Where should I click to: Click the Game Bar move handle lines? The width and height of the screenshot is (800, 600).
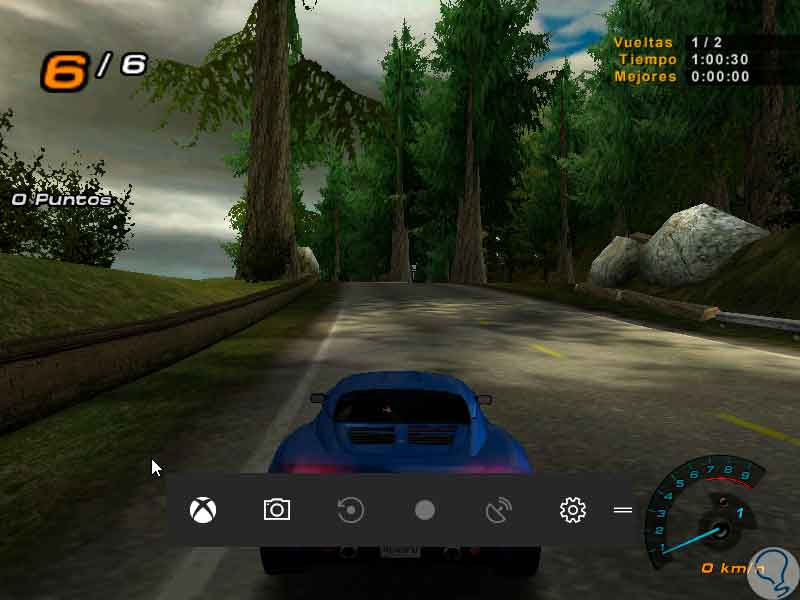click(623, 511)
